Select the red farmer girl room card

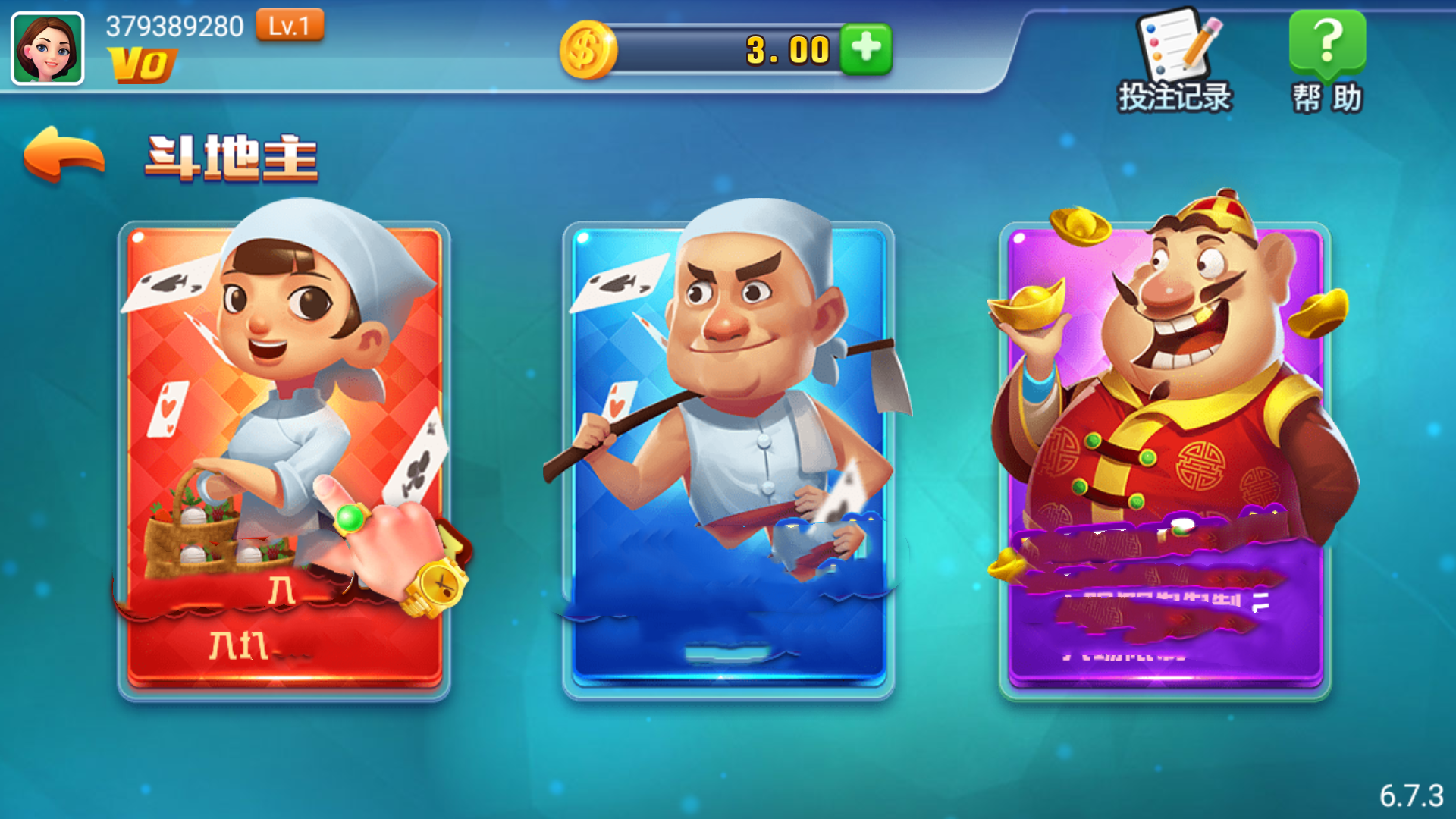(284, 455)
